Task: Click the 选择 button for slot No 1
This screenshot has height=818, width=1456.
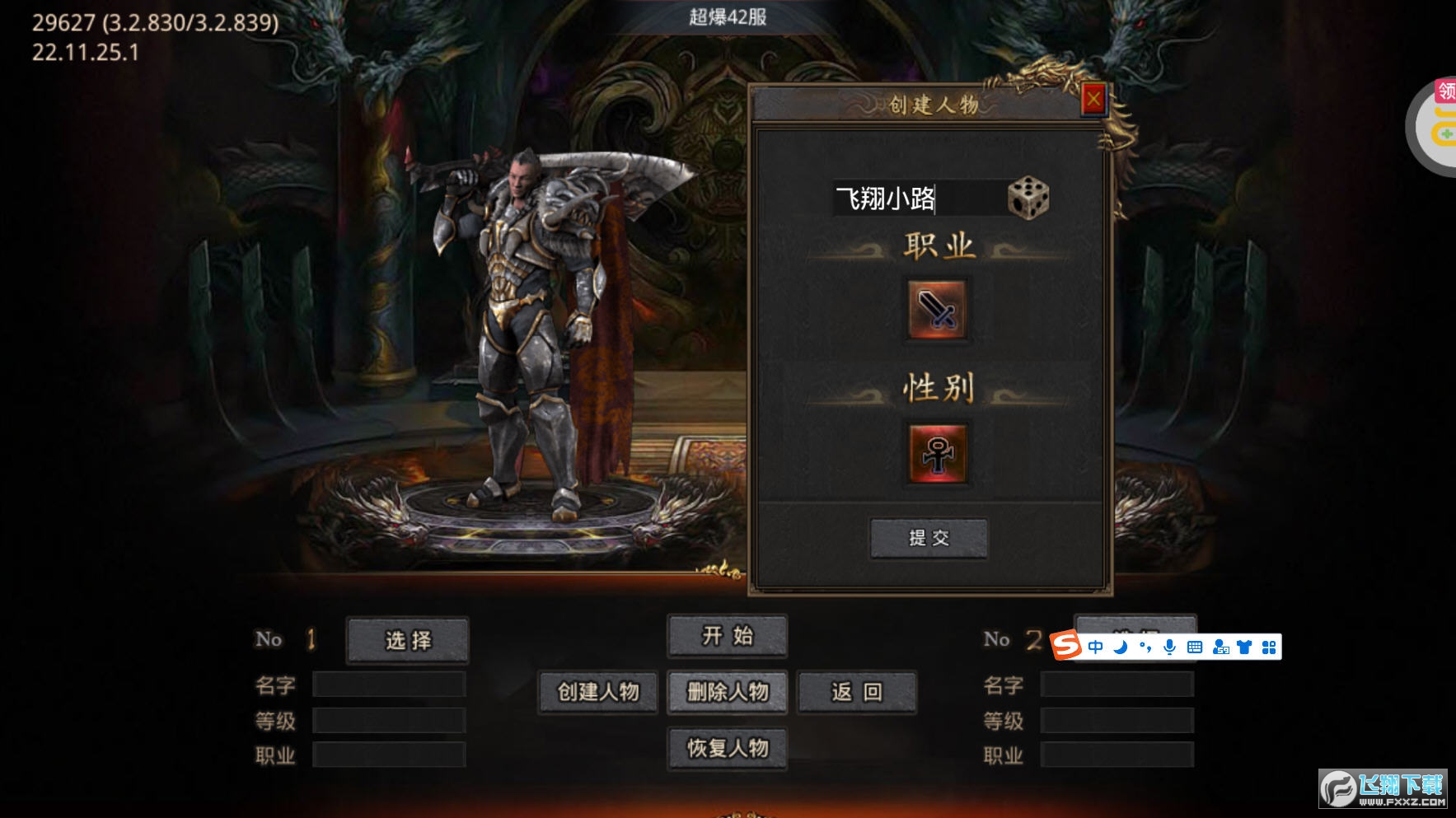Action: [408, 640]
